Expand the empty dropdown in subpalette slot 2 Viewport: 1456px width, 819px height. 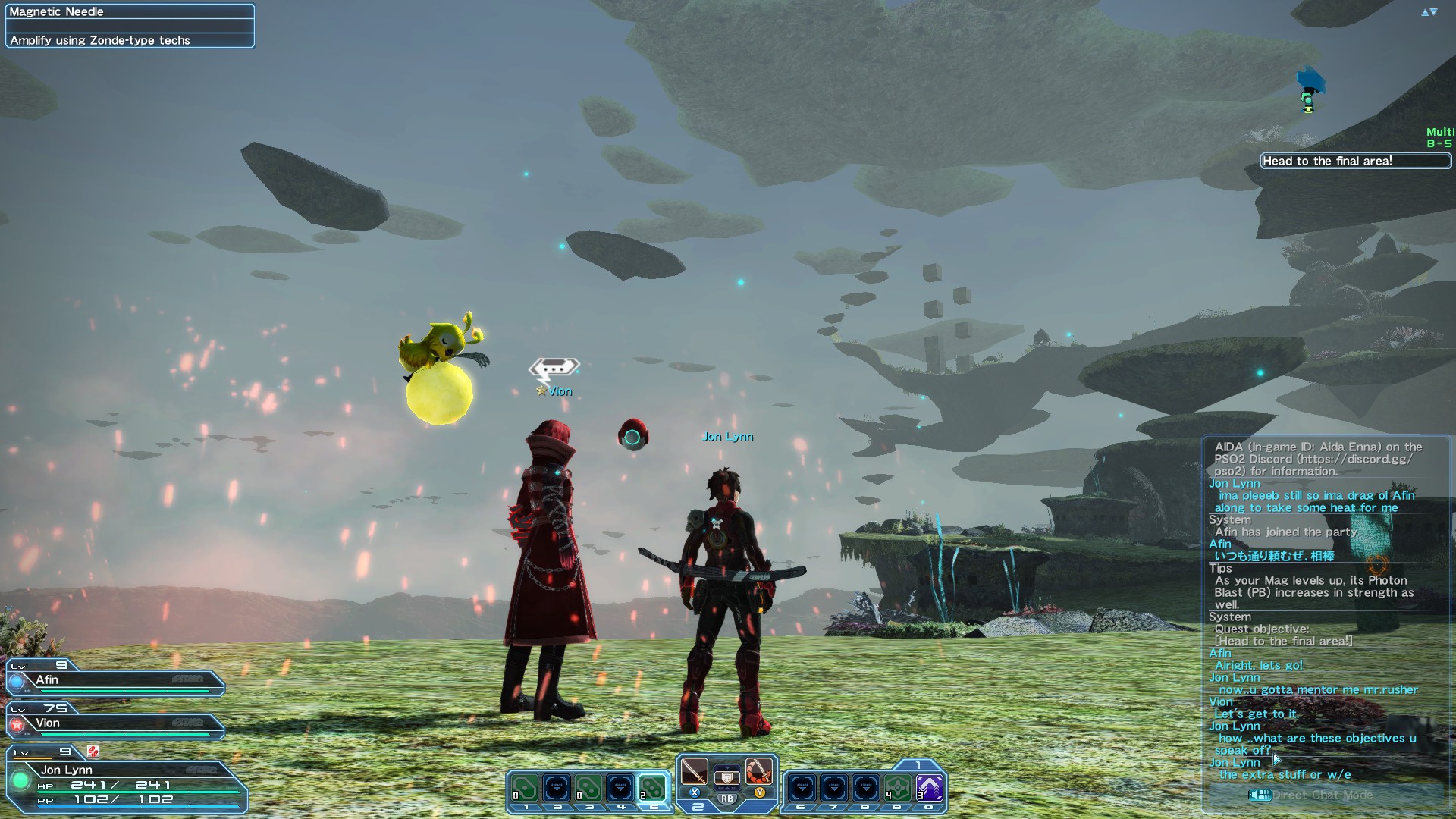pos(556,789)
